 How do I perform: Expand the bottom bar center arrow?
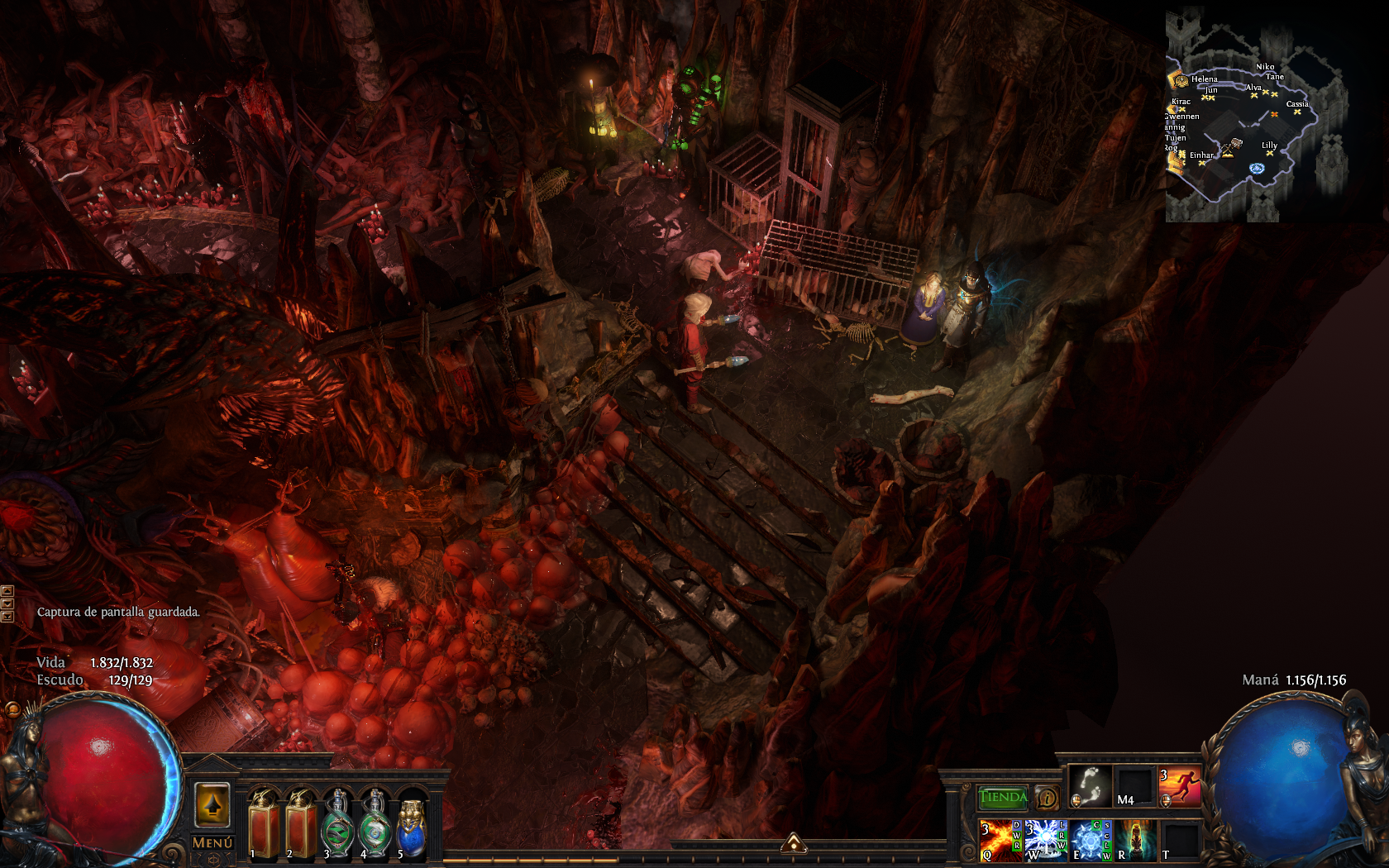[x=794, y=843]
